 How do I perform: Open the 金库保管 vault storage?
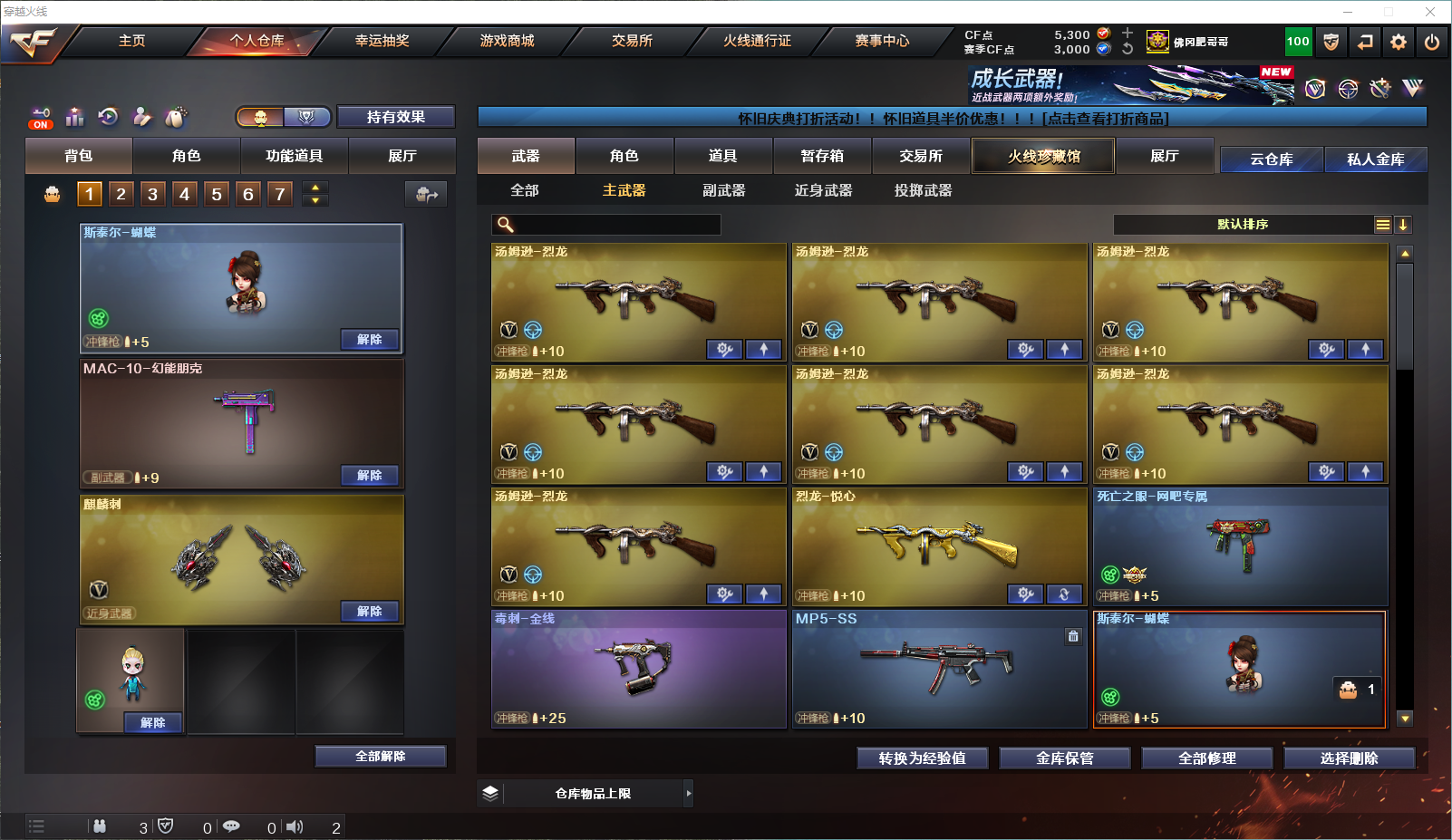coord(1064,758)
